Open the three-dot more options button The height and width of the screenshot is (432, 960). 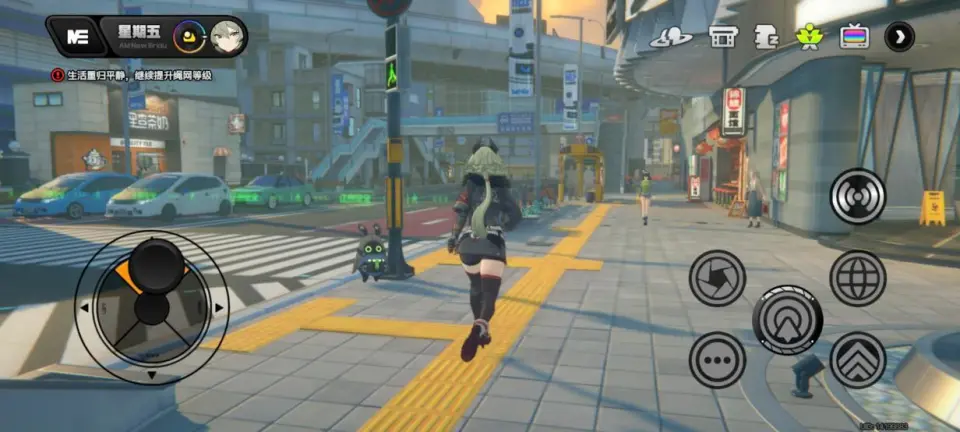tap(717, 360)
